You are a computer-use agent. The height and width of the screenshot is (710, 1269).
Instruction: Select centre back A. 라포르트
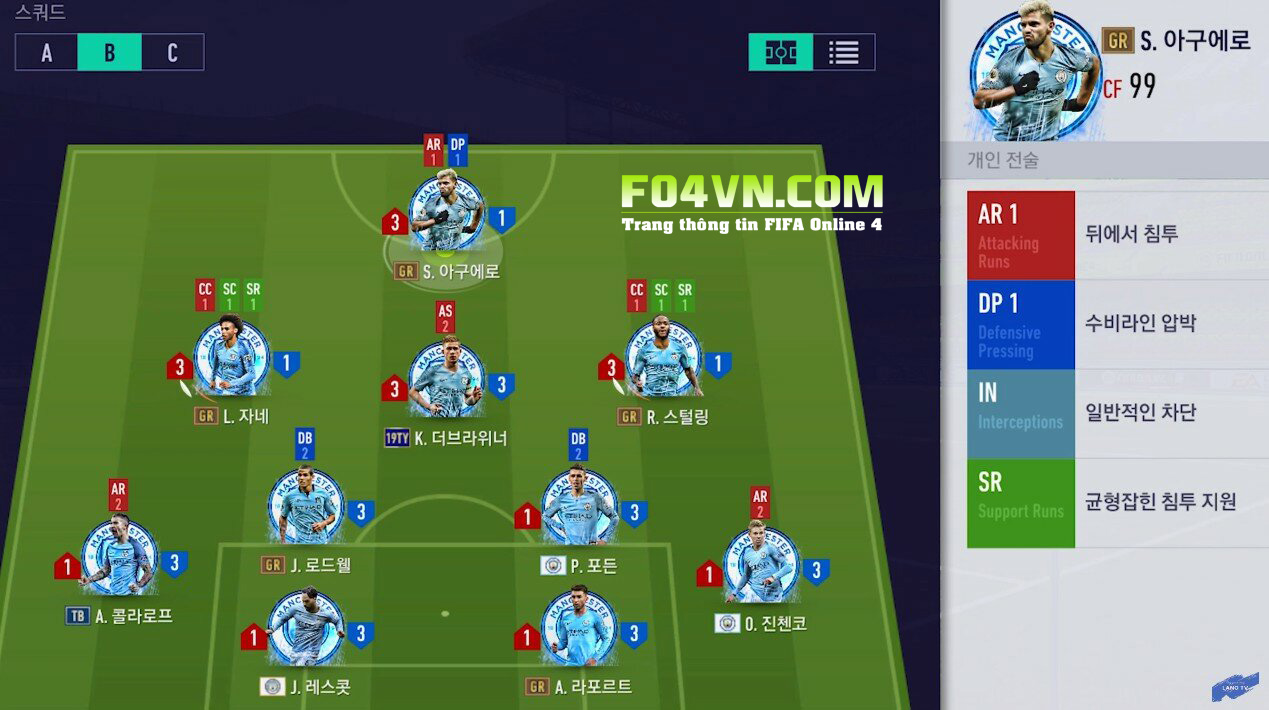tap(579, 629)
